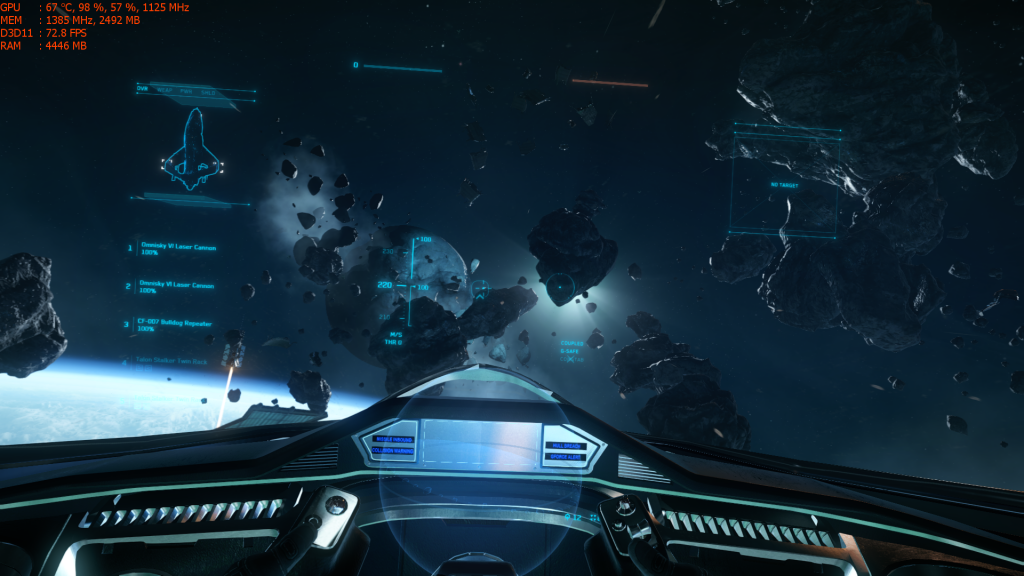This screenshot has height=576, width=1024.
Task: Toggle the G-SAFE indicator
Action: [570, 351]
